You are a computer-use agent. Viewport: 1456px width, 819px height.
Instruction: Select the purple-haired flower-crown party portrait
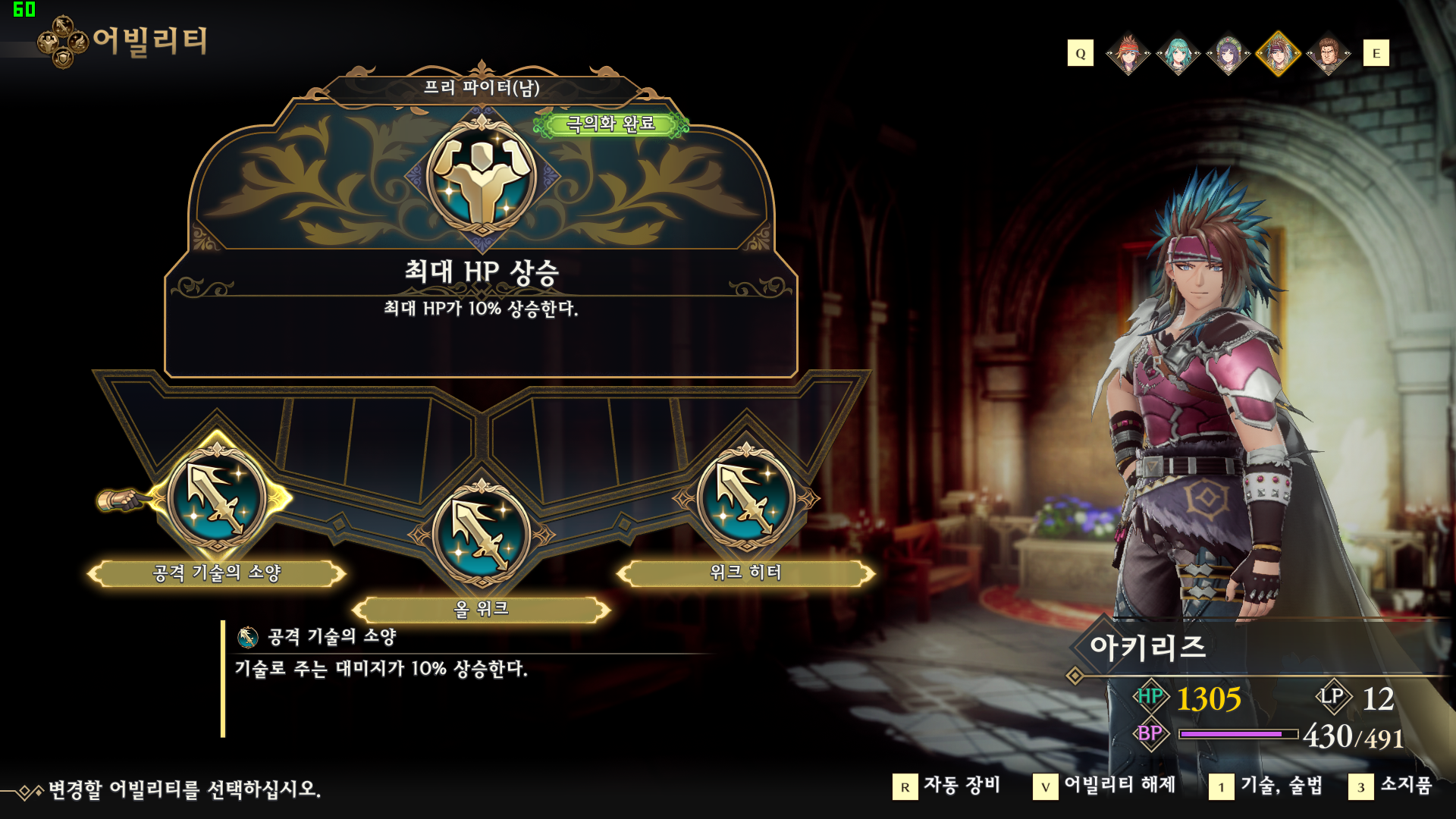point(1228,54)
